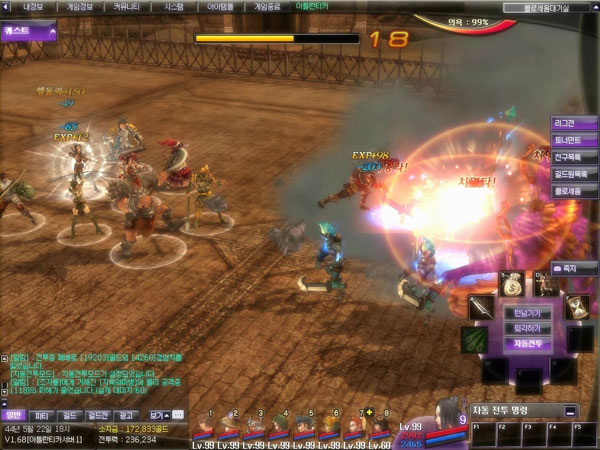Activate the sword skill icon
Image resolution: width=600 pixels, height=450 pixels.
tap(482, 308)
